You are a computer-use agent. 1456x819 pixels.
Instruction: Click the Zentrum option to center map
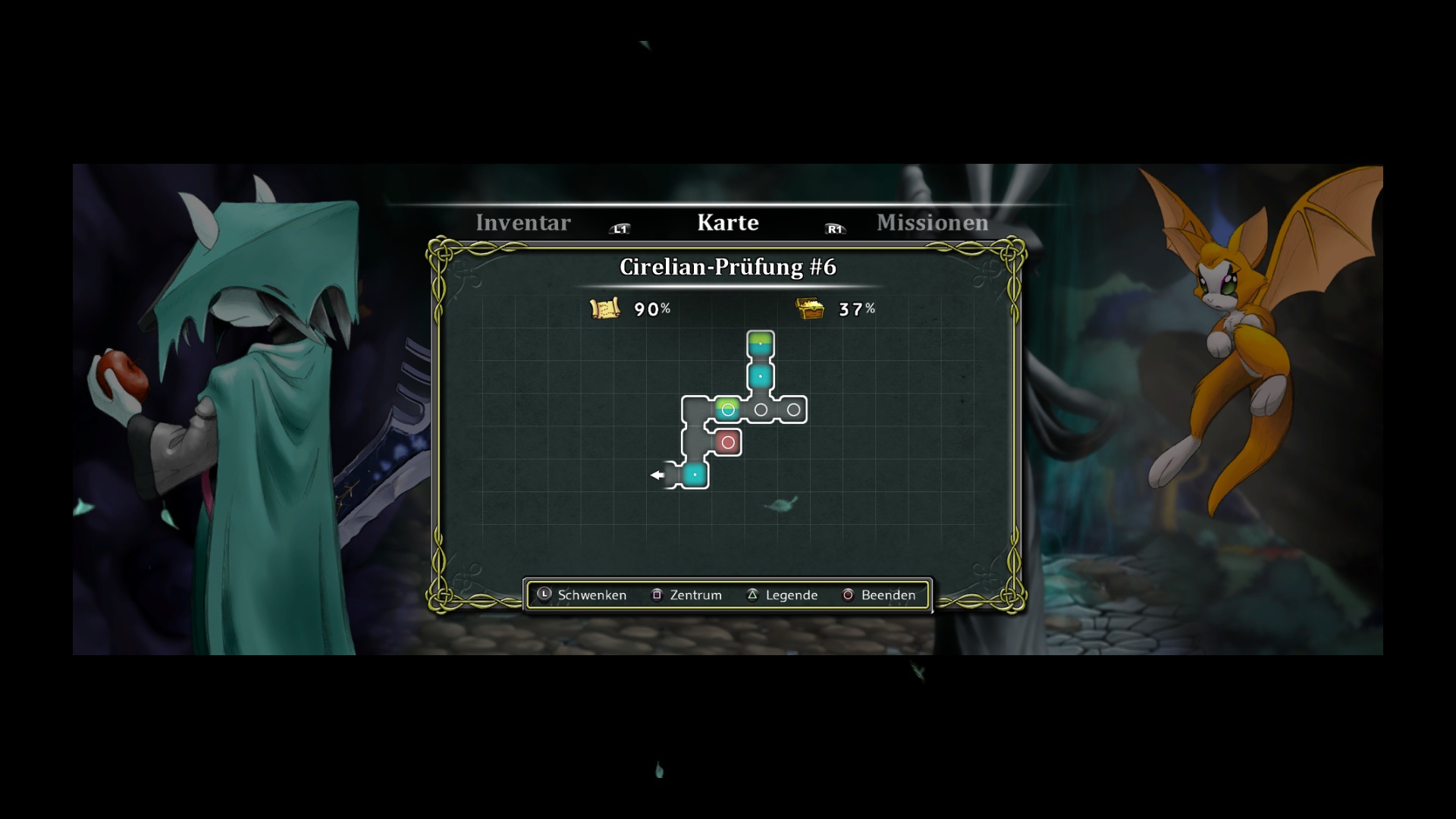tap(687, 595)
